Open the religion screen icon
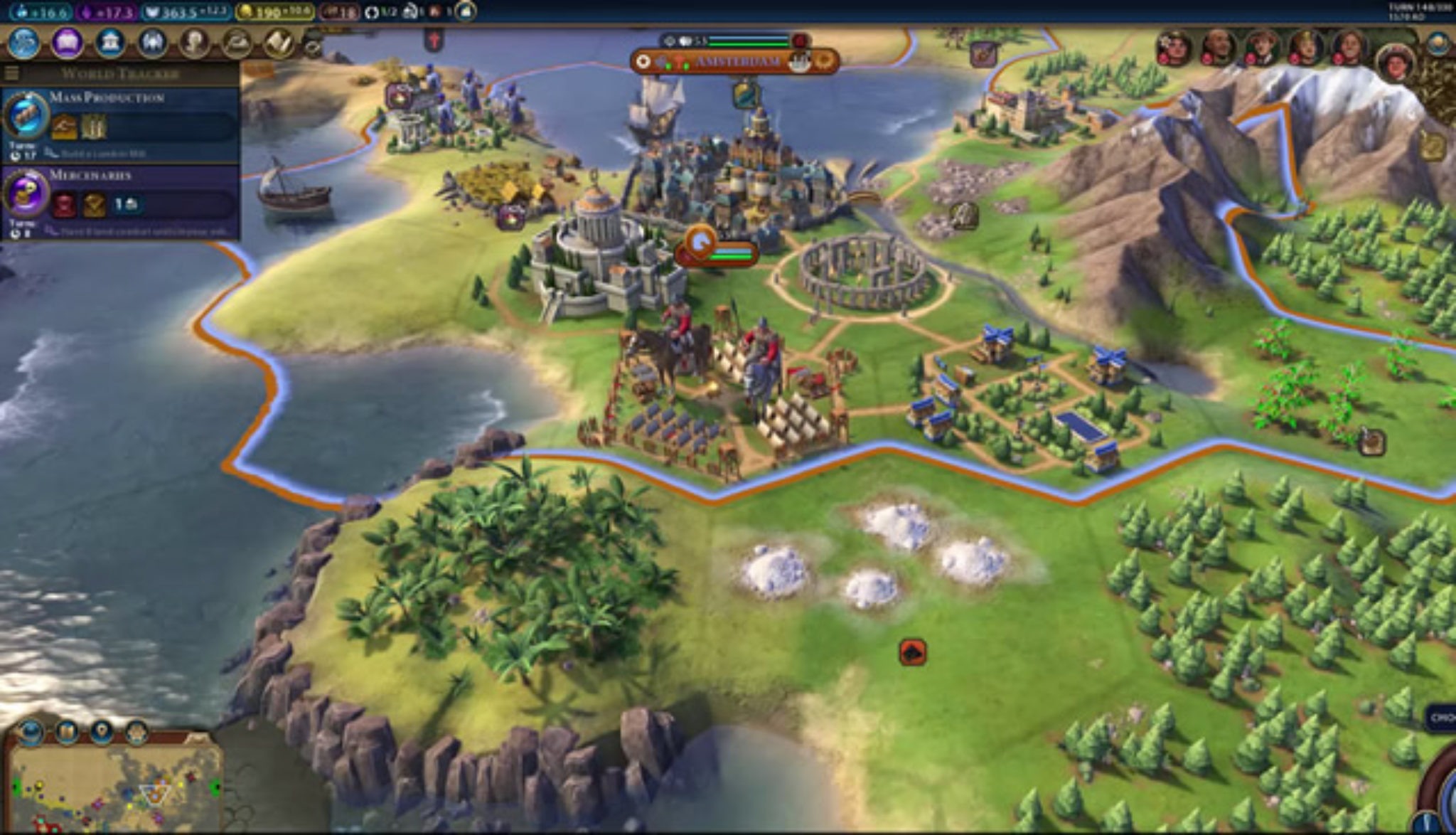The image size is (1456, 835). point(151,43)
